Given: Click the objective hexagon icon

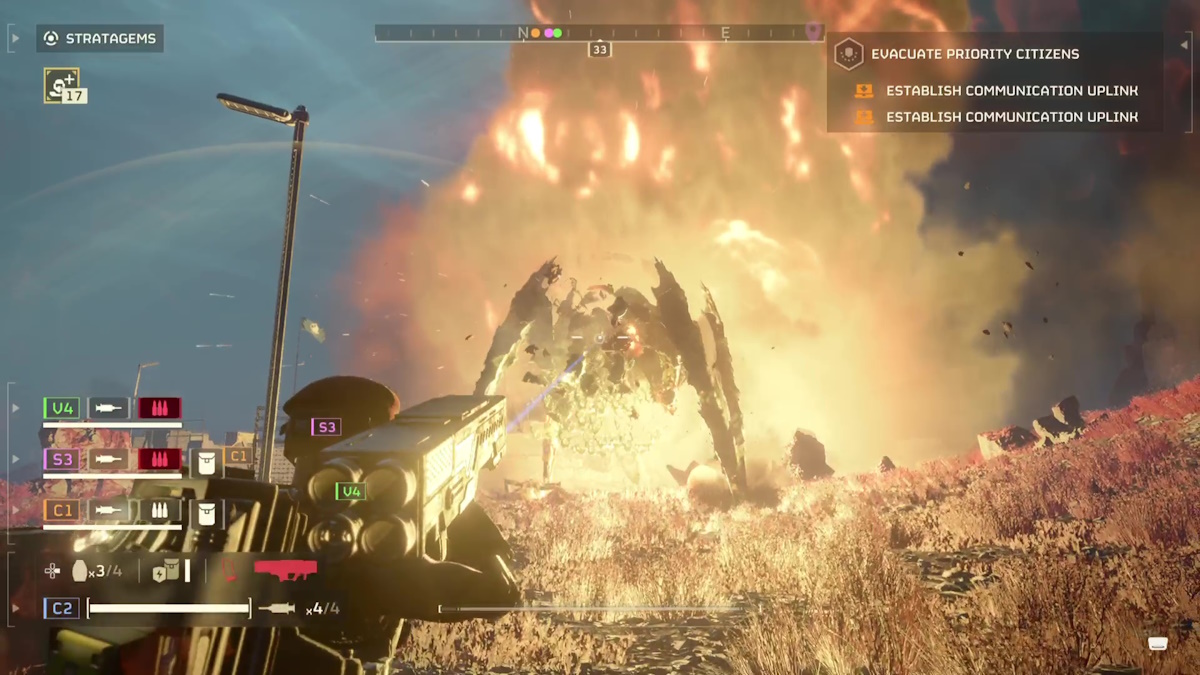Looking at the screenshot, I should [x=848, y=54].
